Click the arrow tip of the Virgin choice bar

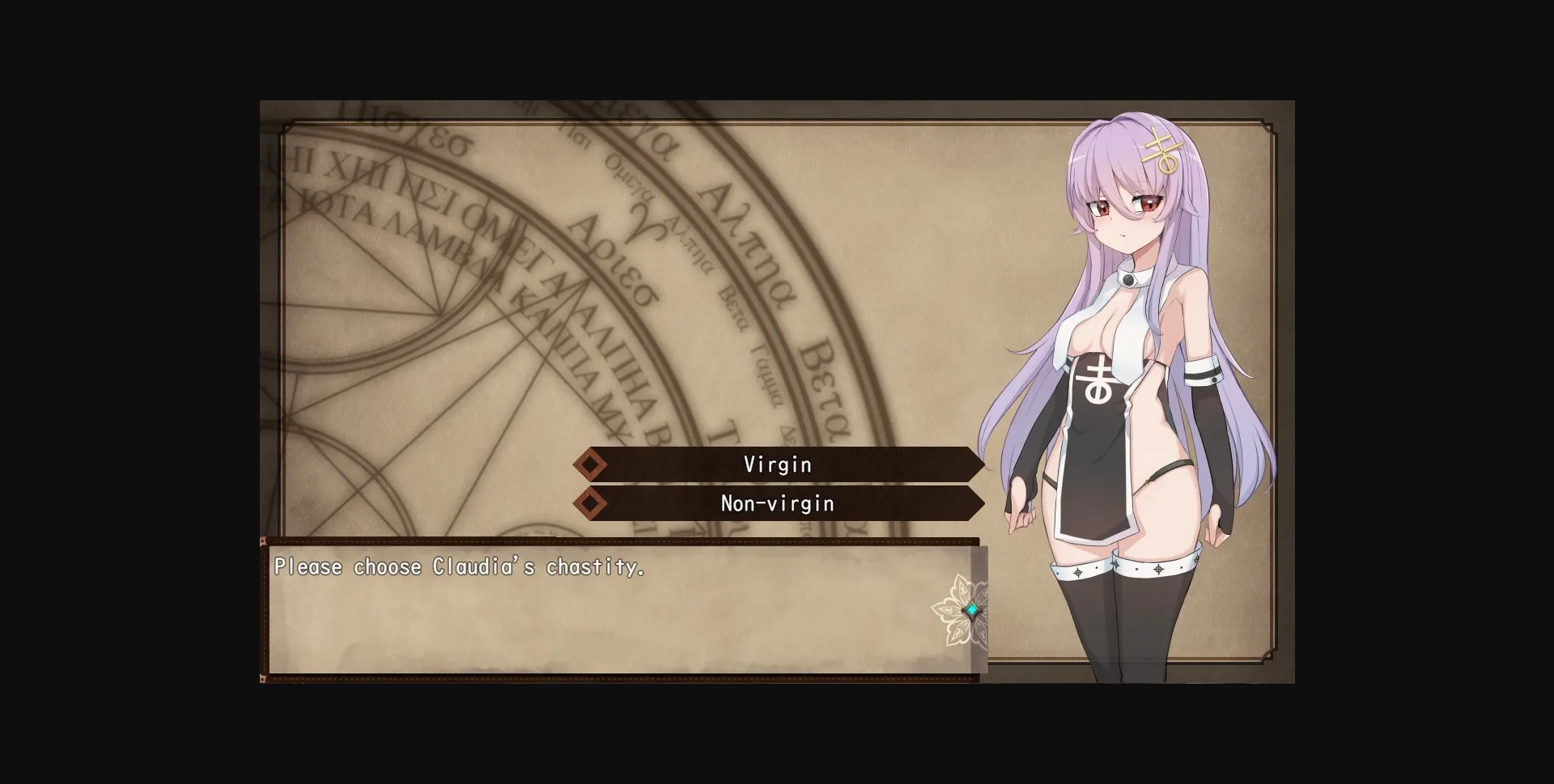coord(978,464)
